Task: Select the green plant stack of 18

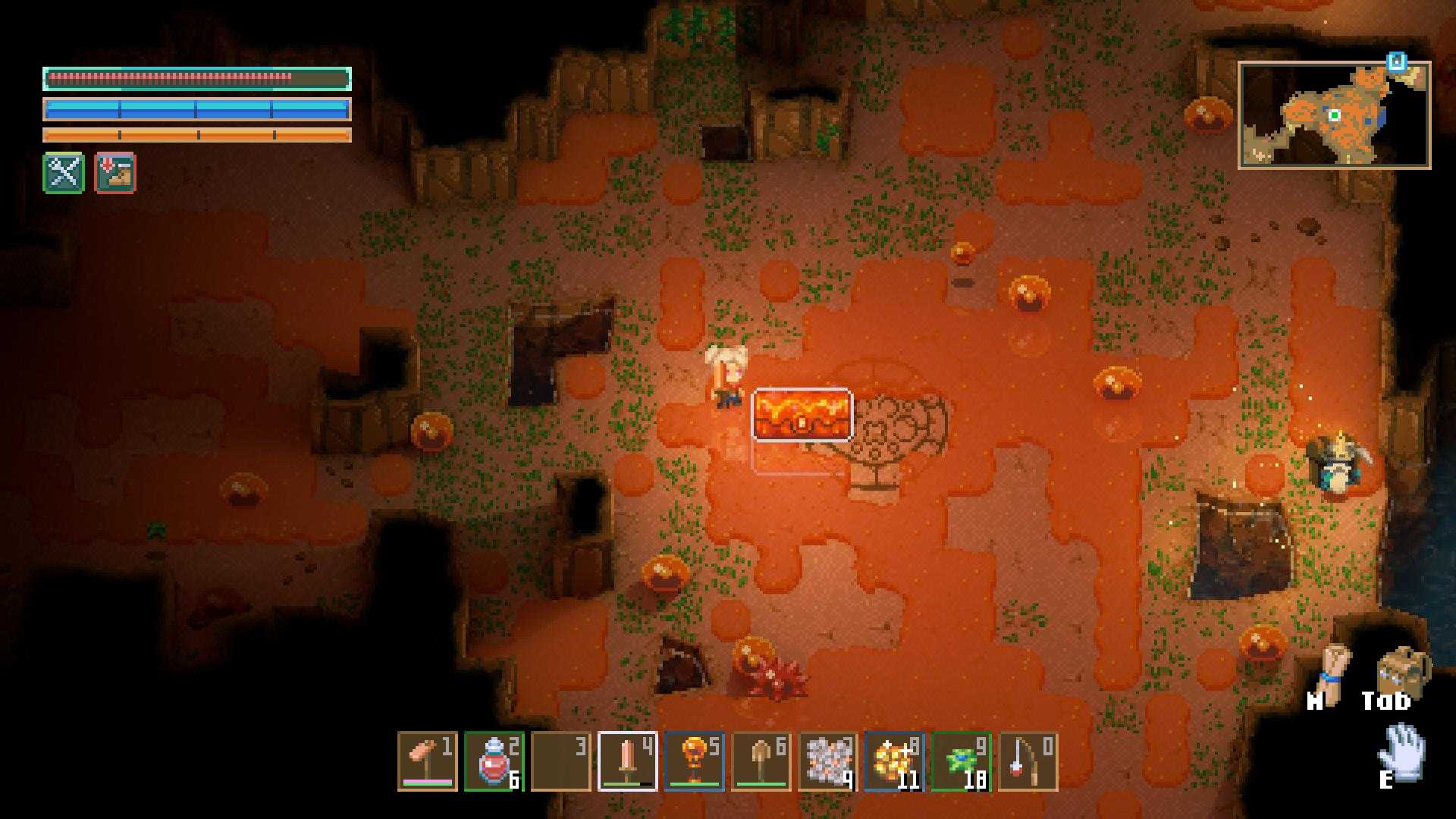Action: 961,761
